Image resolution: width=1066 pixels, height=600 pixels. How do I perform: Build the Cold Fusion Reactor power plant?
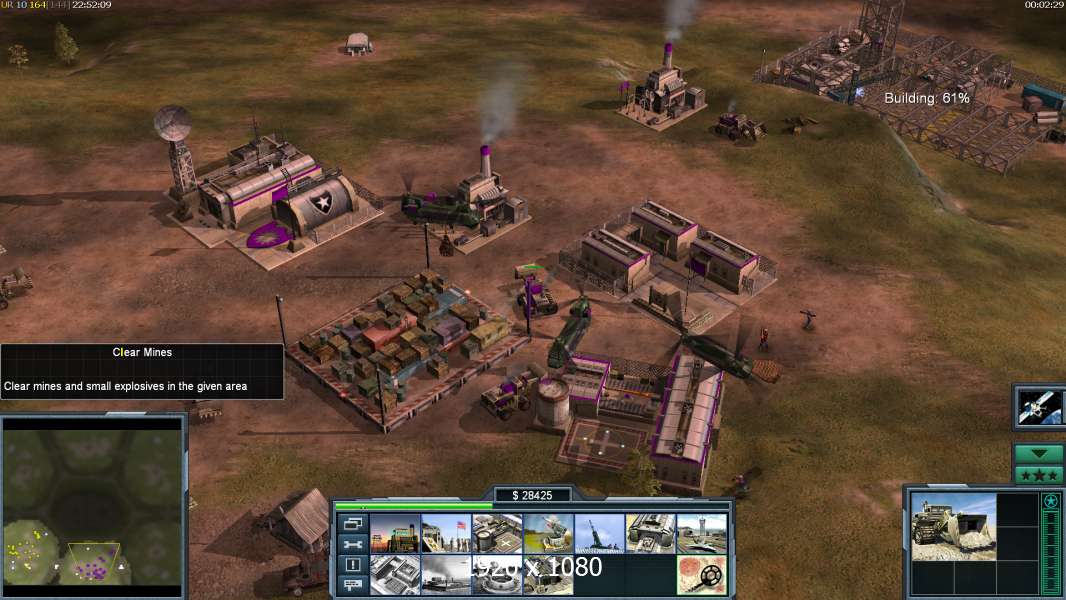pos(395,534)
